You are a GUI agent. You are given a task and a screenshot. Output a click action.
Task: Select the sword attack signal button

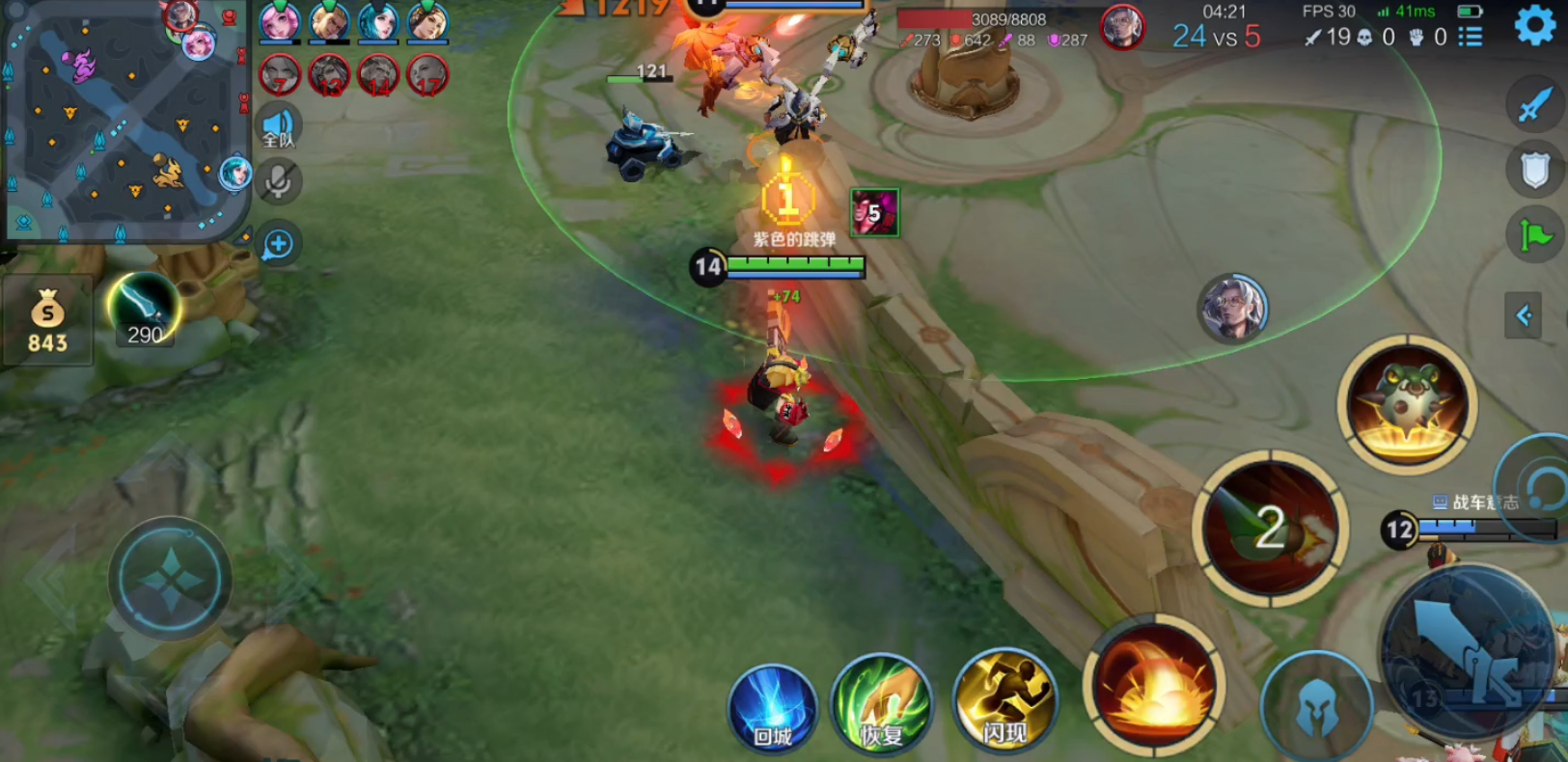coord(1534,104)
